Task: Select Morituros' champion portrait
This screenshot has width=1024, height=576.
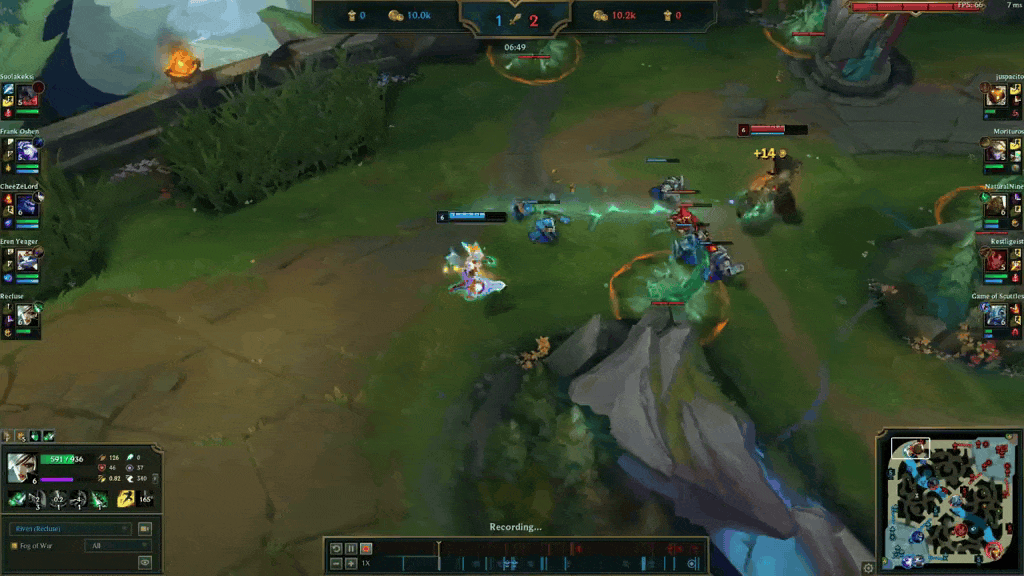Action: (996, 151)
